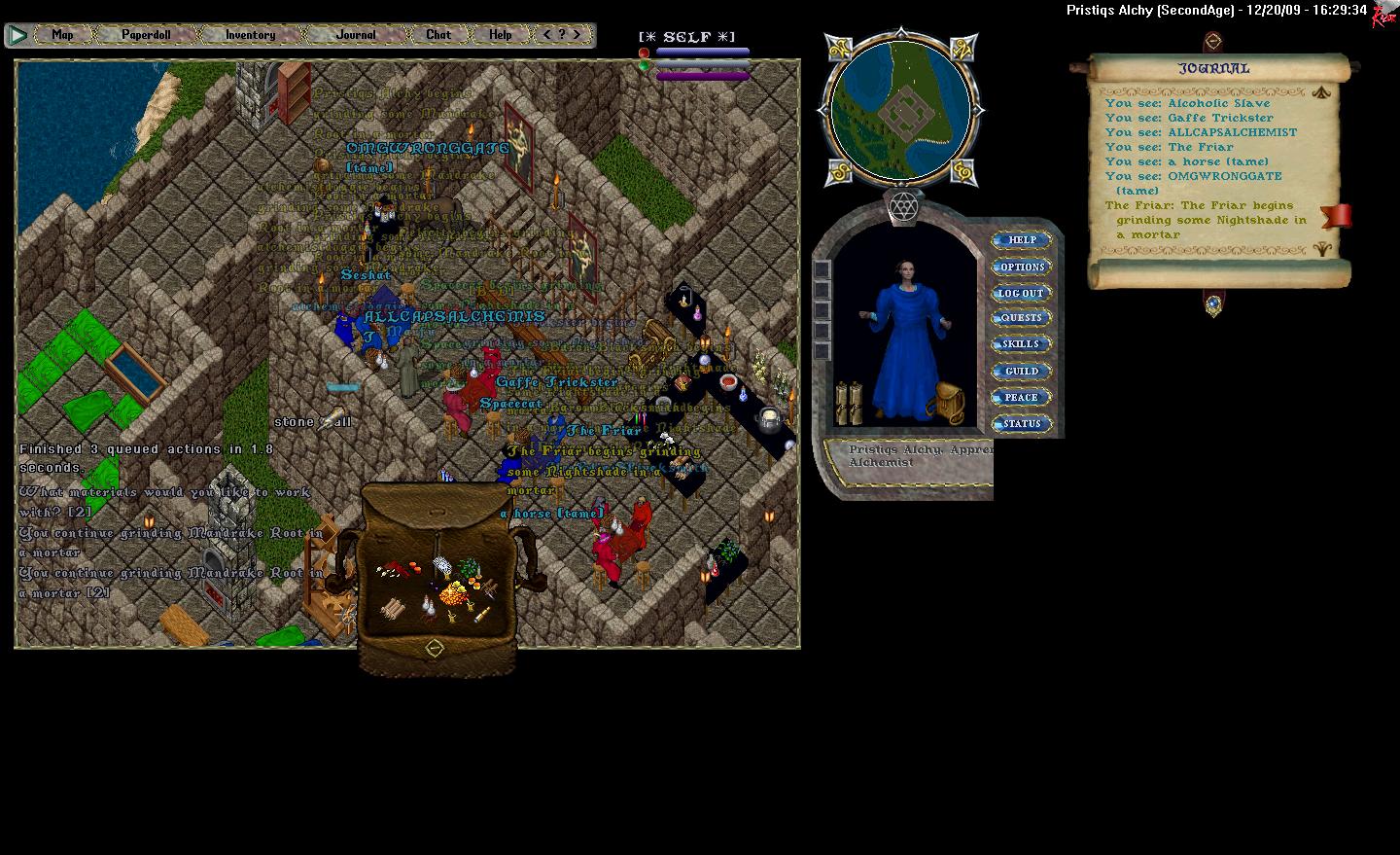
Task: Open the GUILD button on paperdoll
Action: 1021,371
